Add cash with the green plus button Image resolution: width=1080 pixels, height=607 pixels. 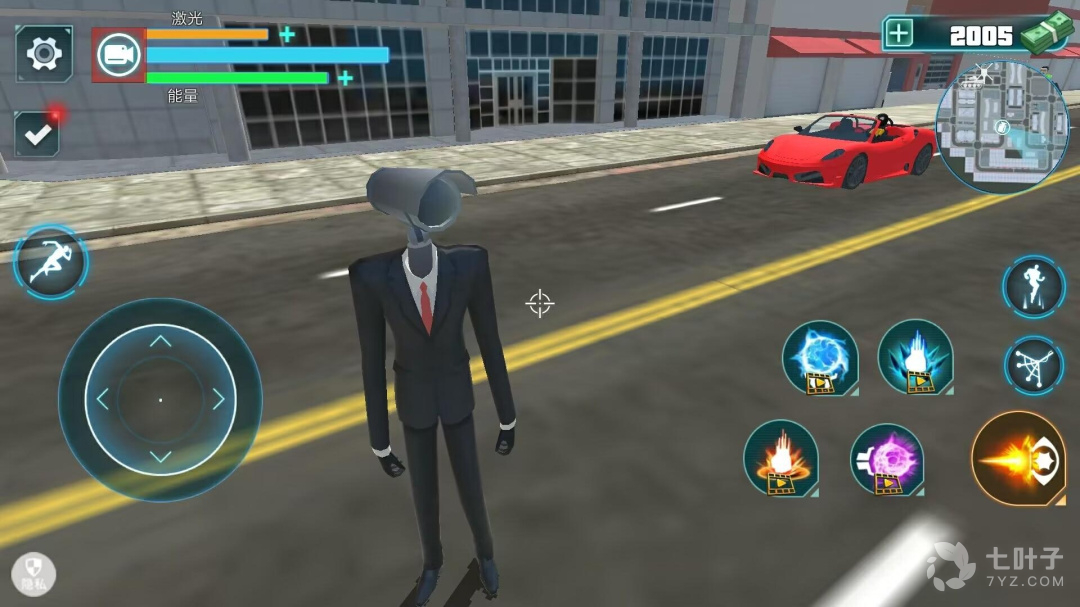[x=899, y=33]
